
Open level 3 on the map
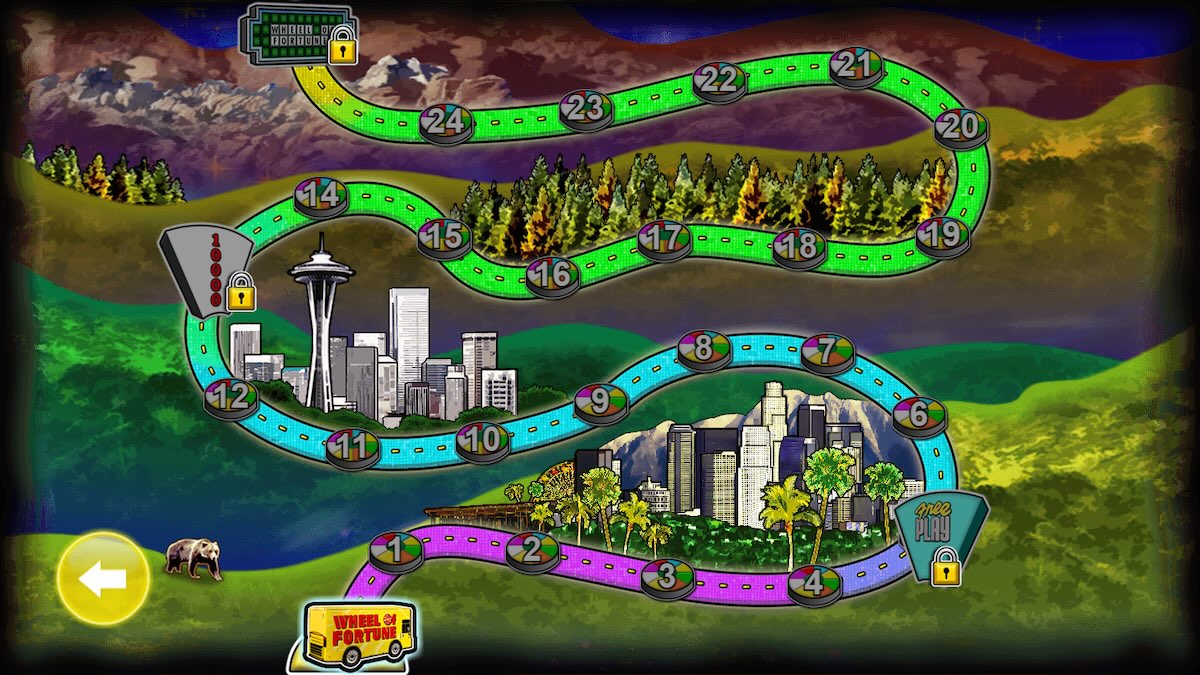(667, 577)
